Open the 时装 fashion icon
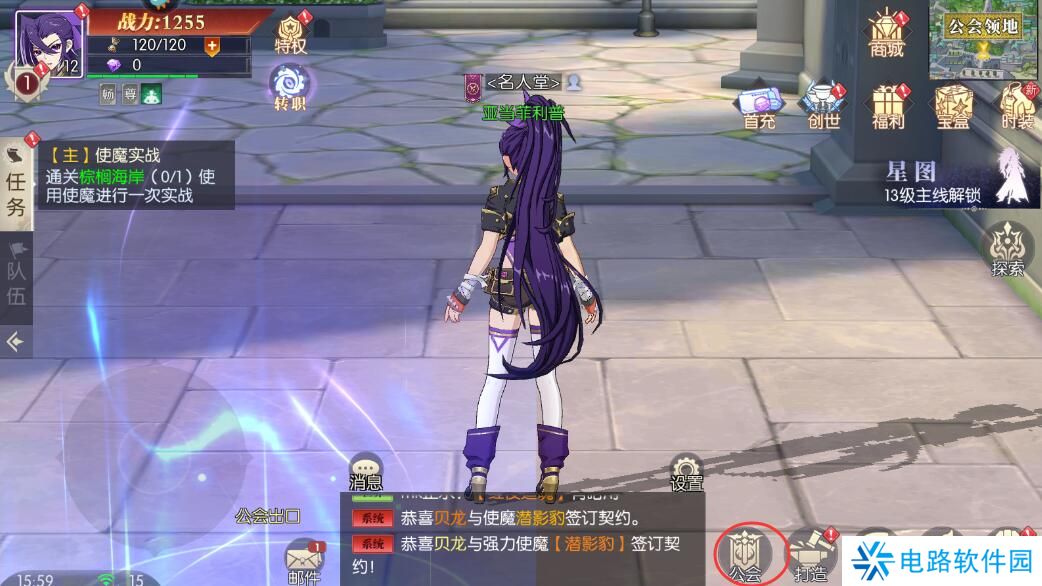The height and width of the screenshot is (586, 1042). [1015, 105]
